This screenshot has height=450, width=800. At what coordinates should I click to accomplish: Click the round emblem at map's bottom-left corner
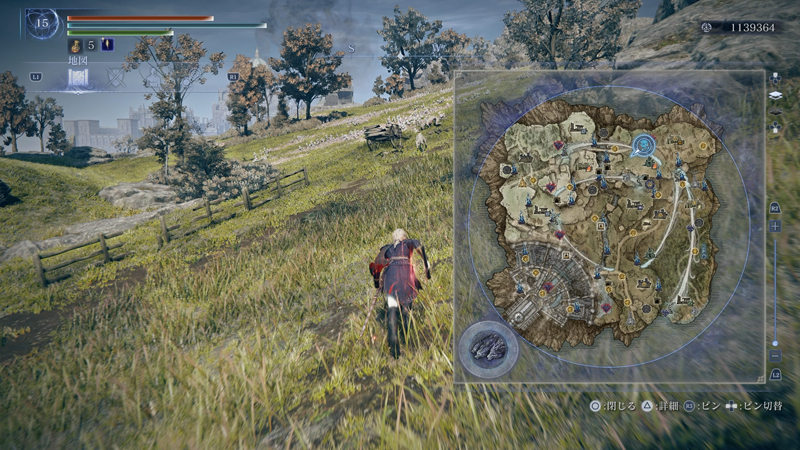[489, 348]
